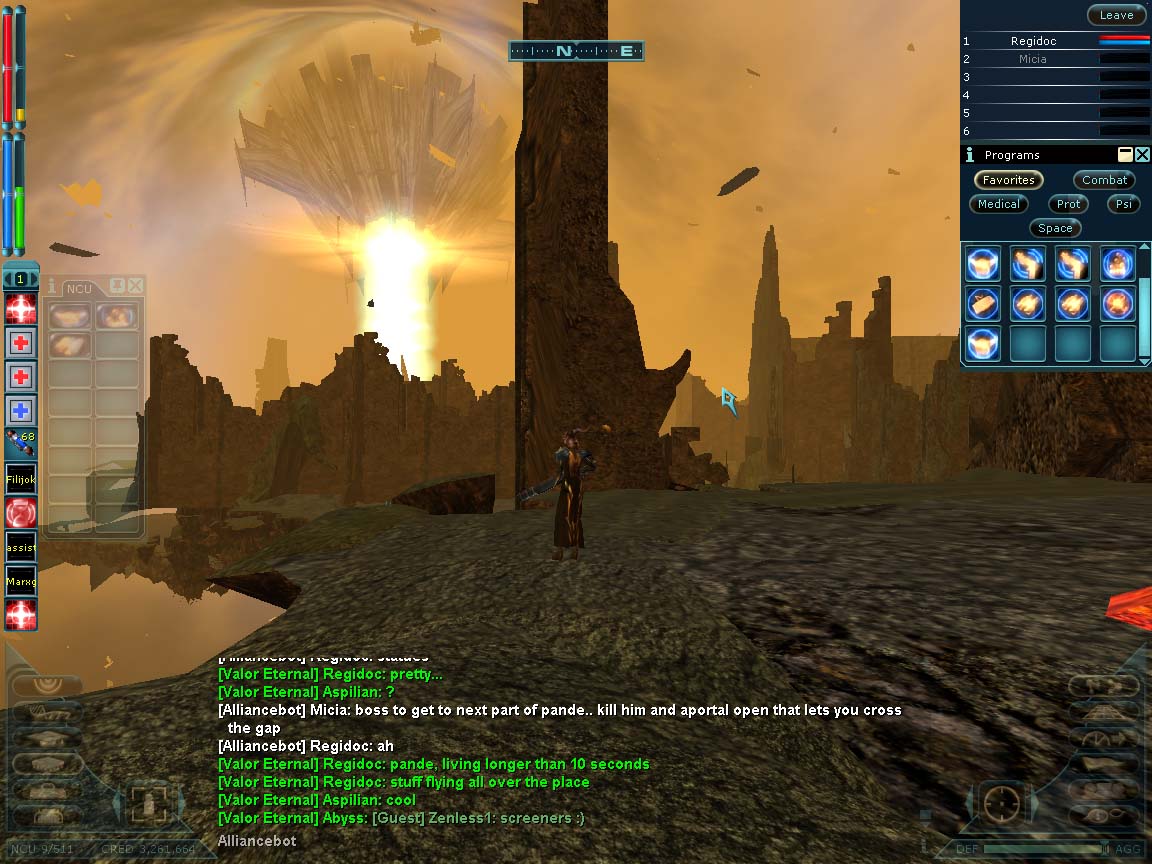Show the Favorites programs category
Viewport: 1152px width, 864px height.
point(1008,180)
